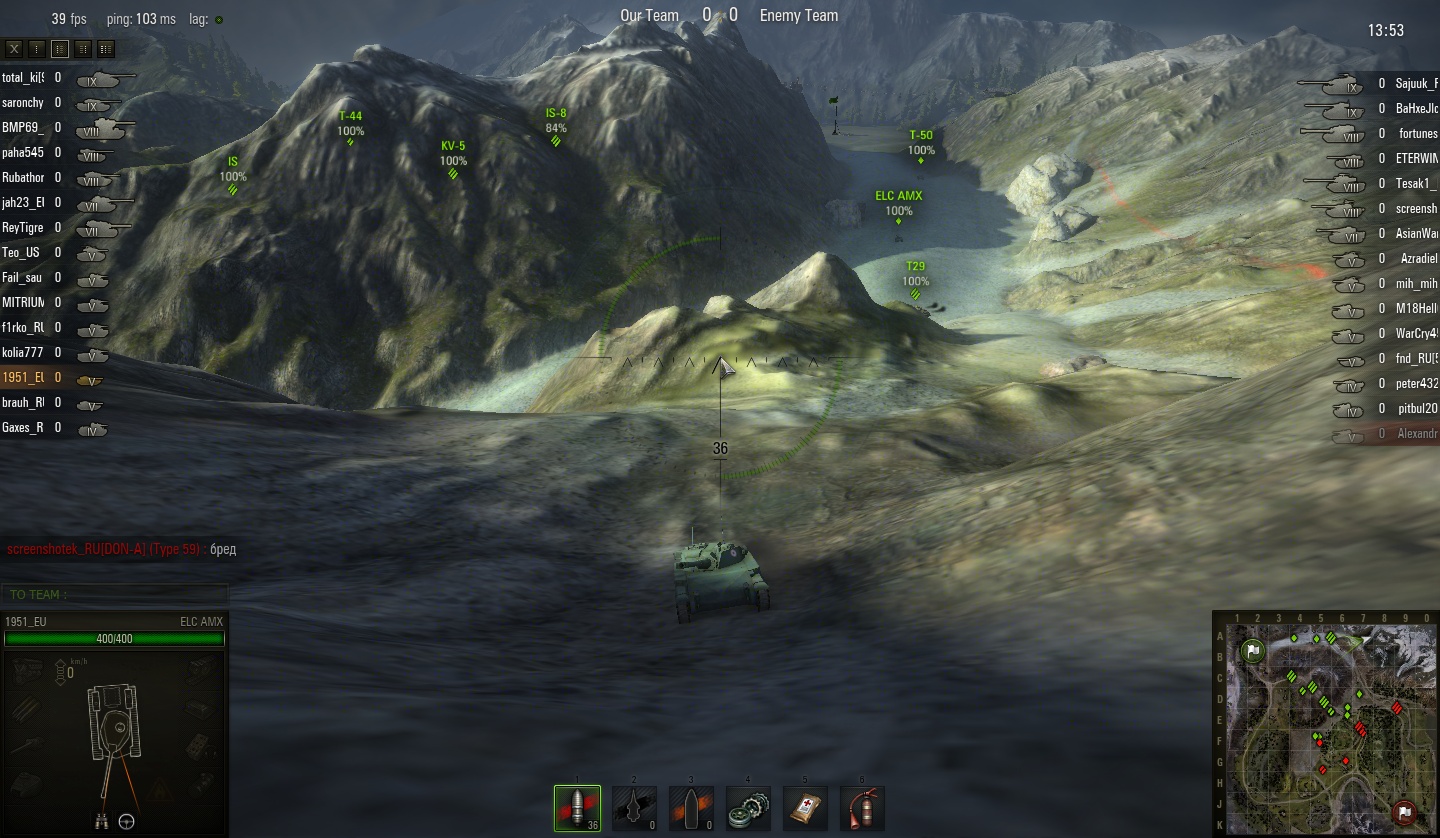The width and height of the screenshot is (1440, 838).
Task: Click own highlighted row 1951_EU in team list
Action: tap(24, 378)
